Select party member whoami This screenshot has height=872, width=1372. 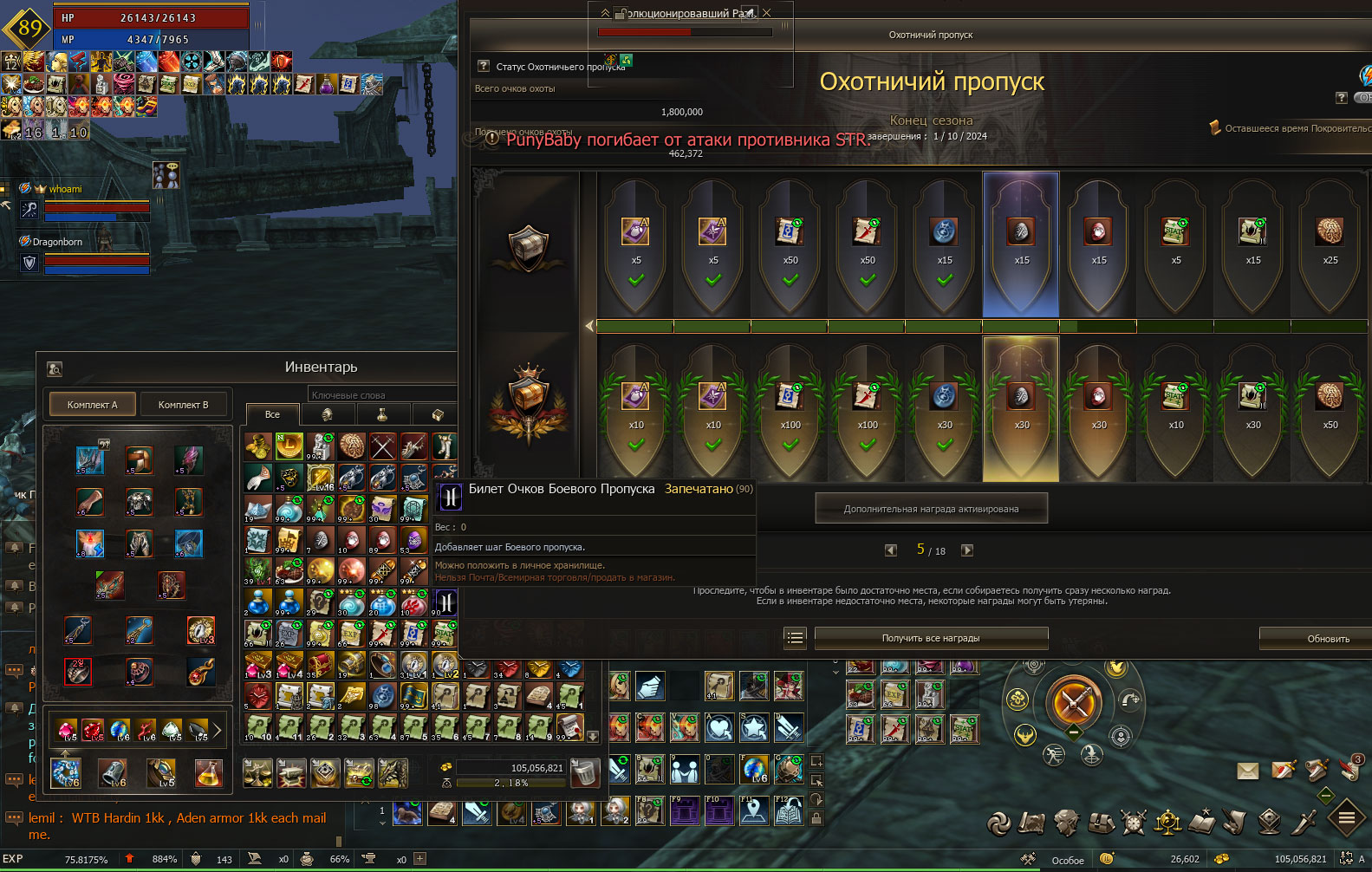pos(66,189)
